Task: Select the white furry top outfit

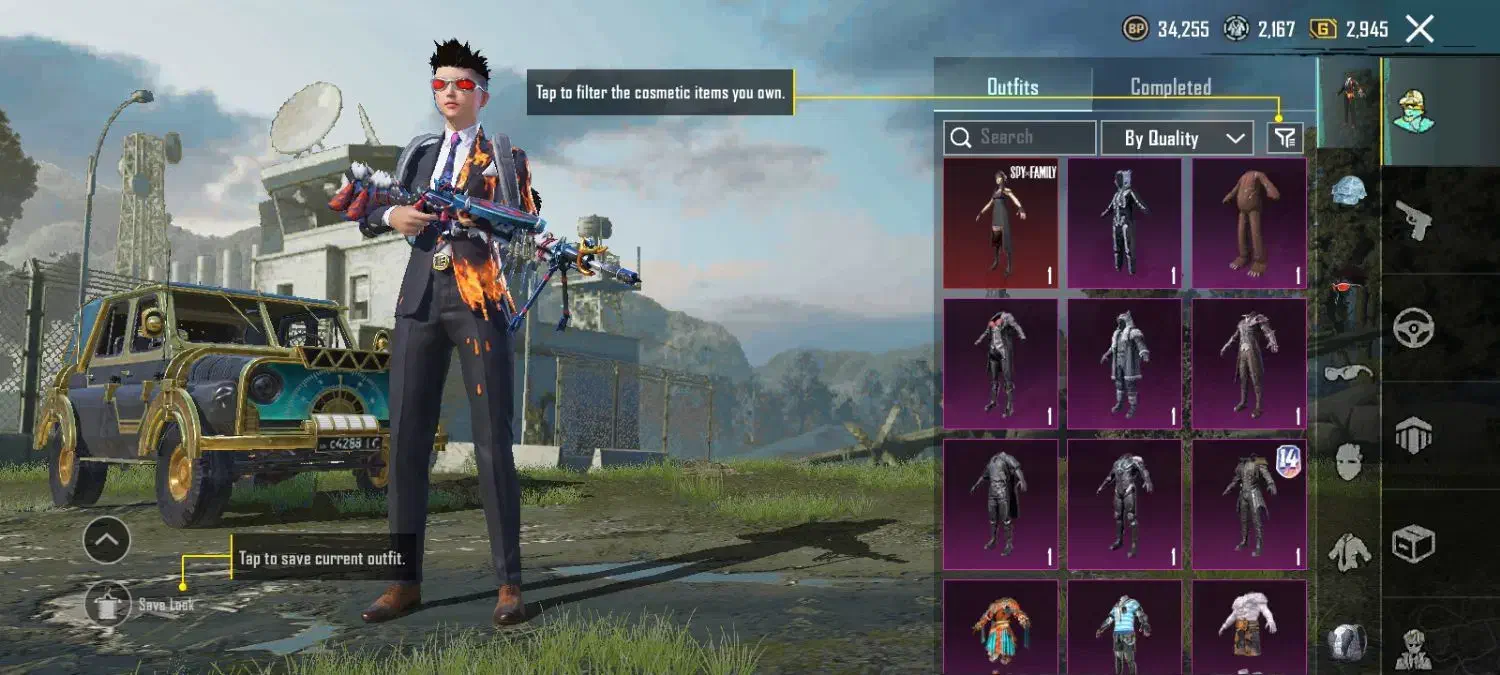Action: click(1249, 630)
